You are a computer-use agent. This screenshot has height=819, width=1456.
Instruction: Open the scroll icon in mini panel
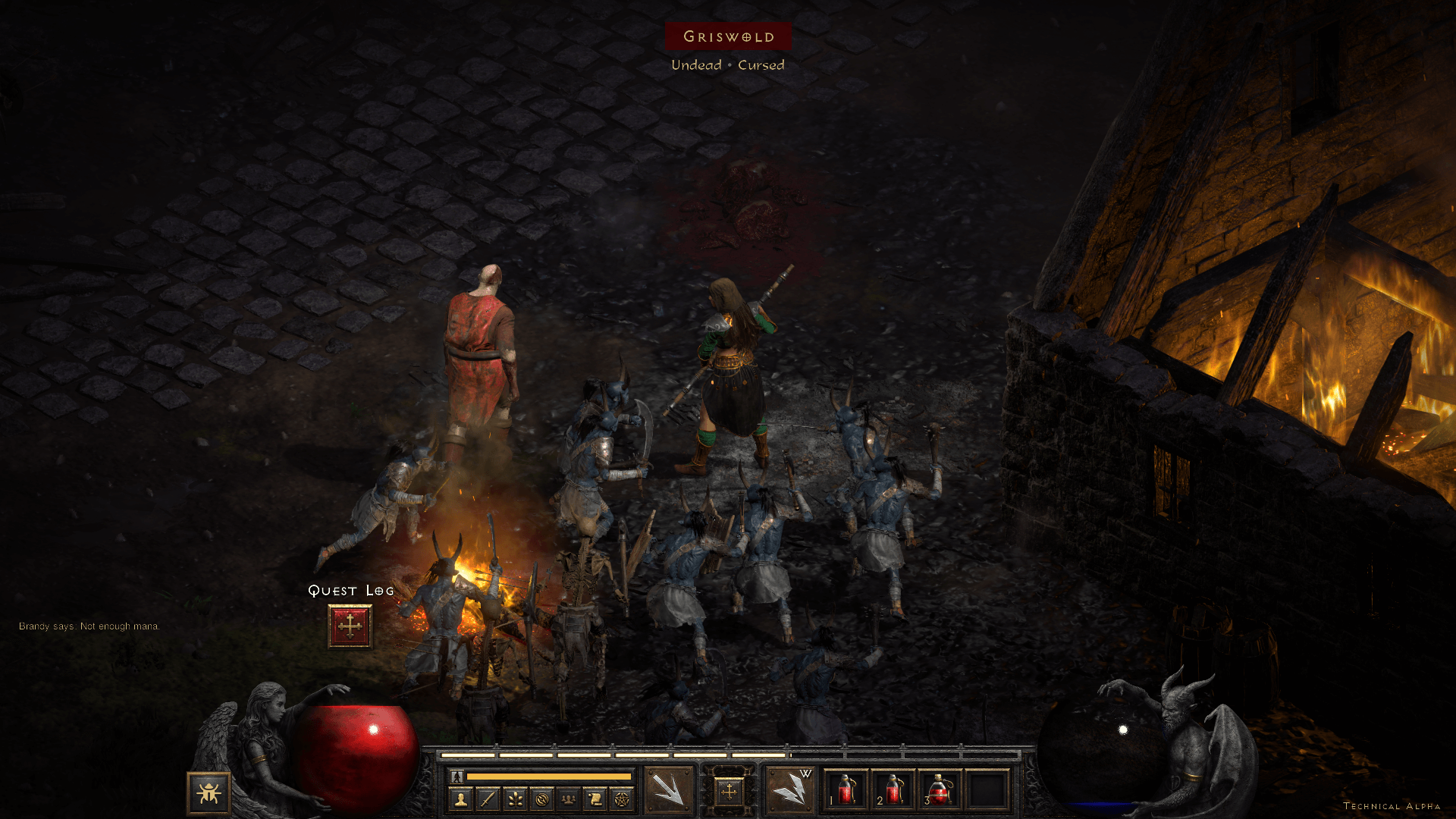595,799
